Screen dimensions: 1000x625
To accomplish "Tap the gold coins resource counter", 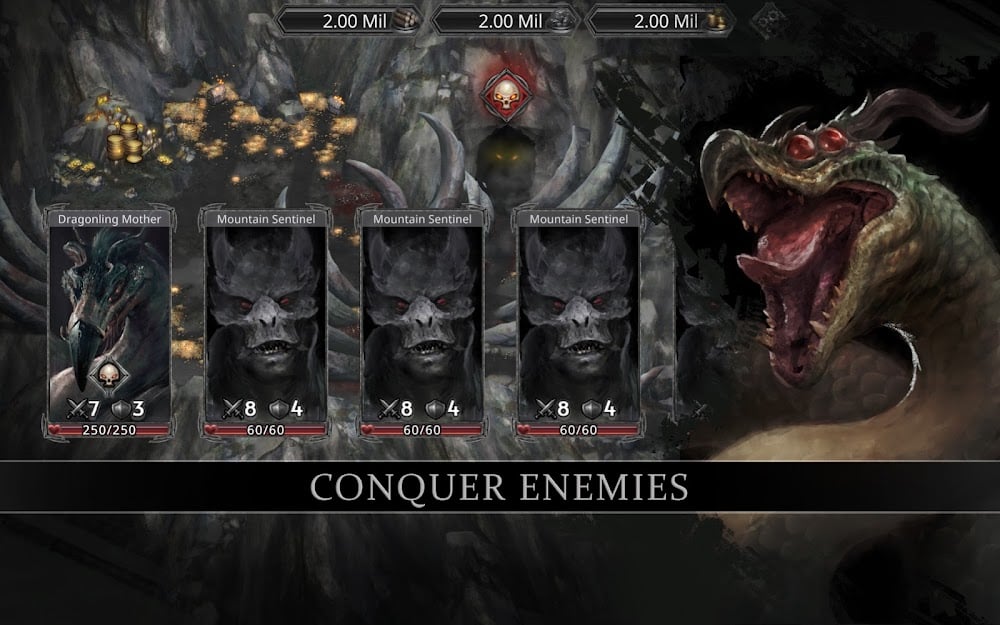I will pos(660,19).
